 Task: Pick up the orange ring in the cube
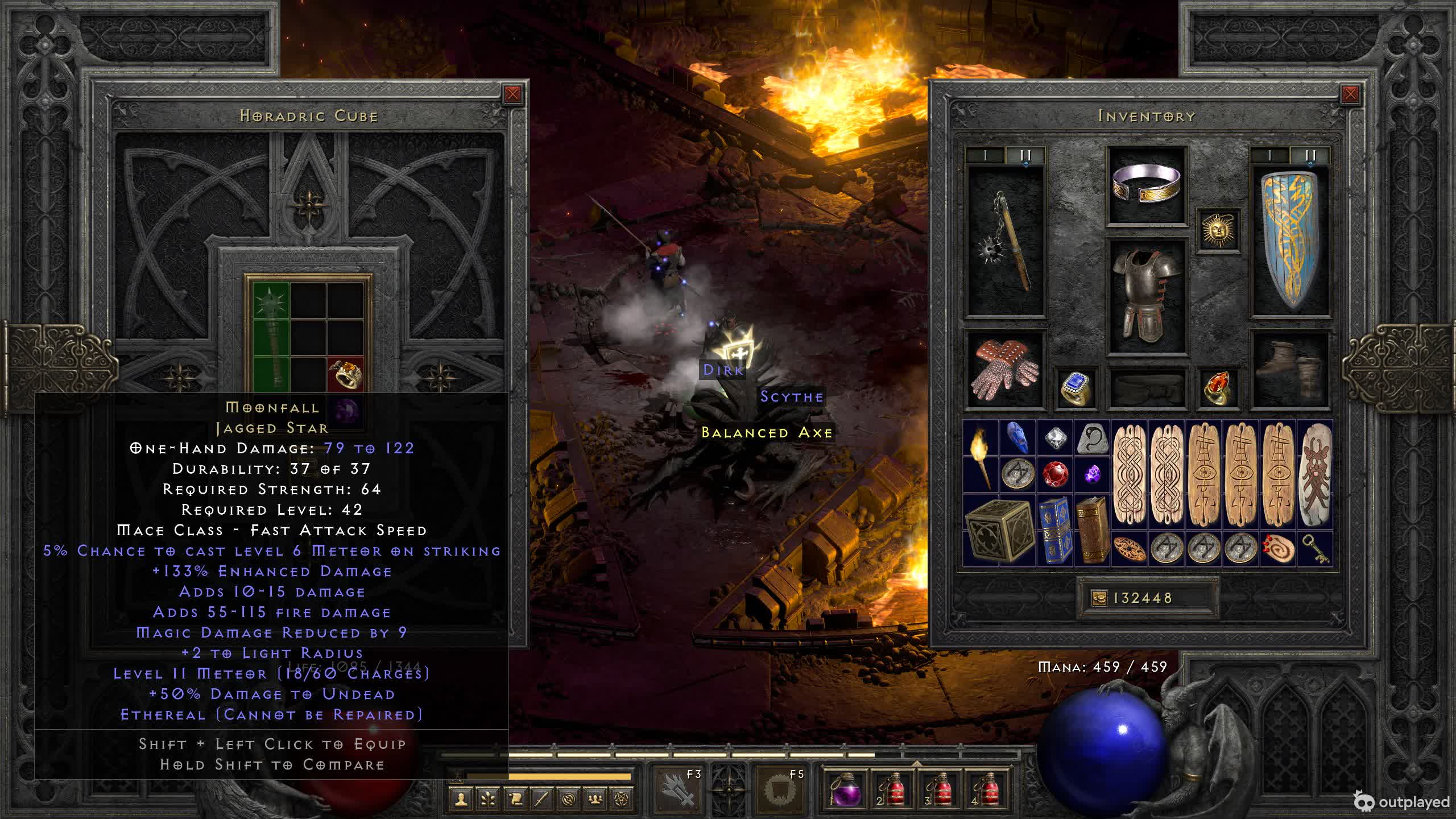click(x=346, y=373)
